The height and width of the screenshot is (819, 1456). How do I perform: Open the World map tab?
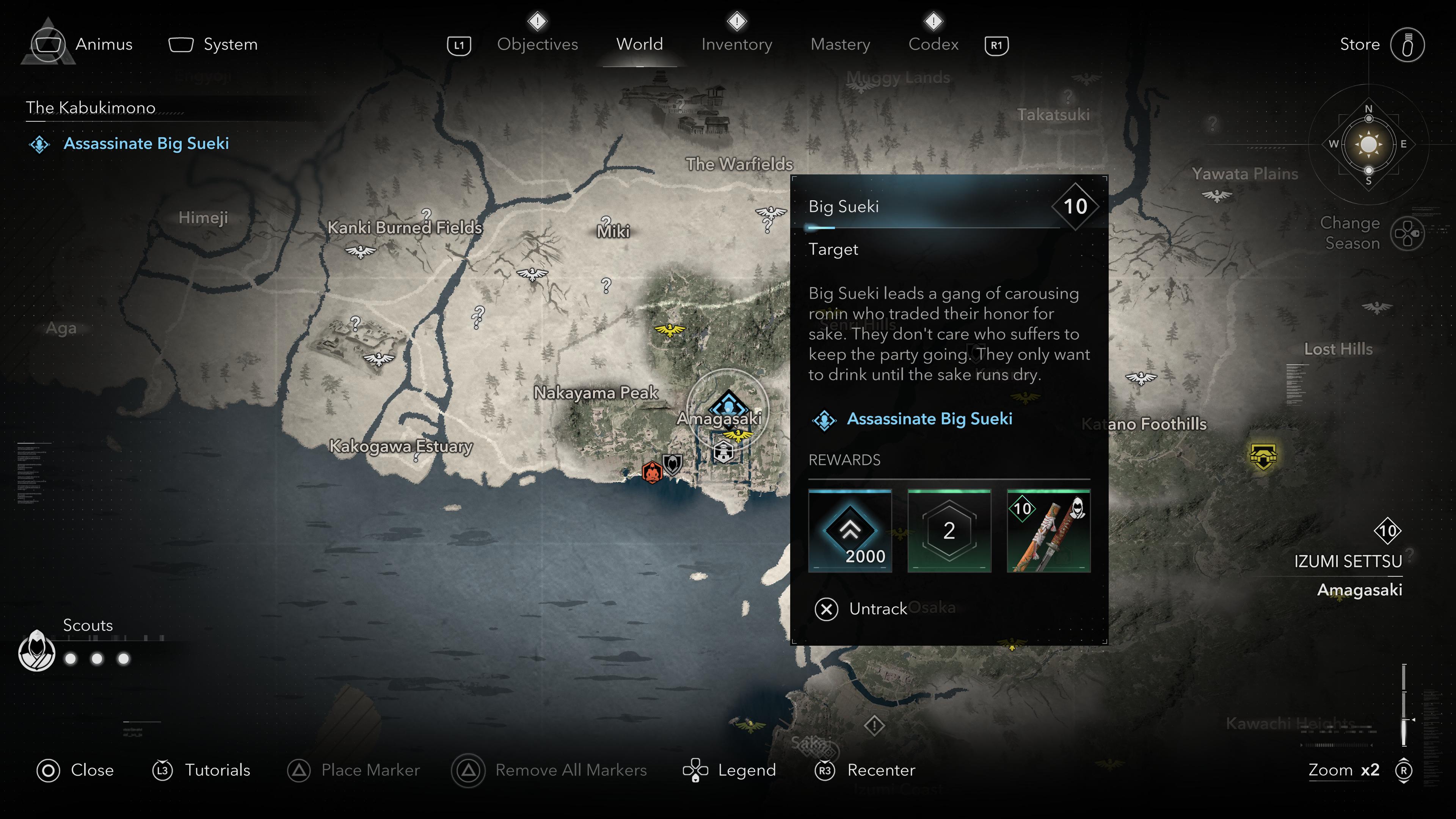639,44
